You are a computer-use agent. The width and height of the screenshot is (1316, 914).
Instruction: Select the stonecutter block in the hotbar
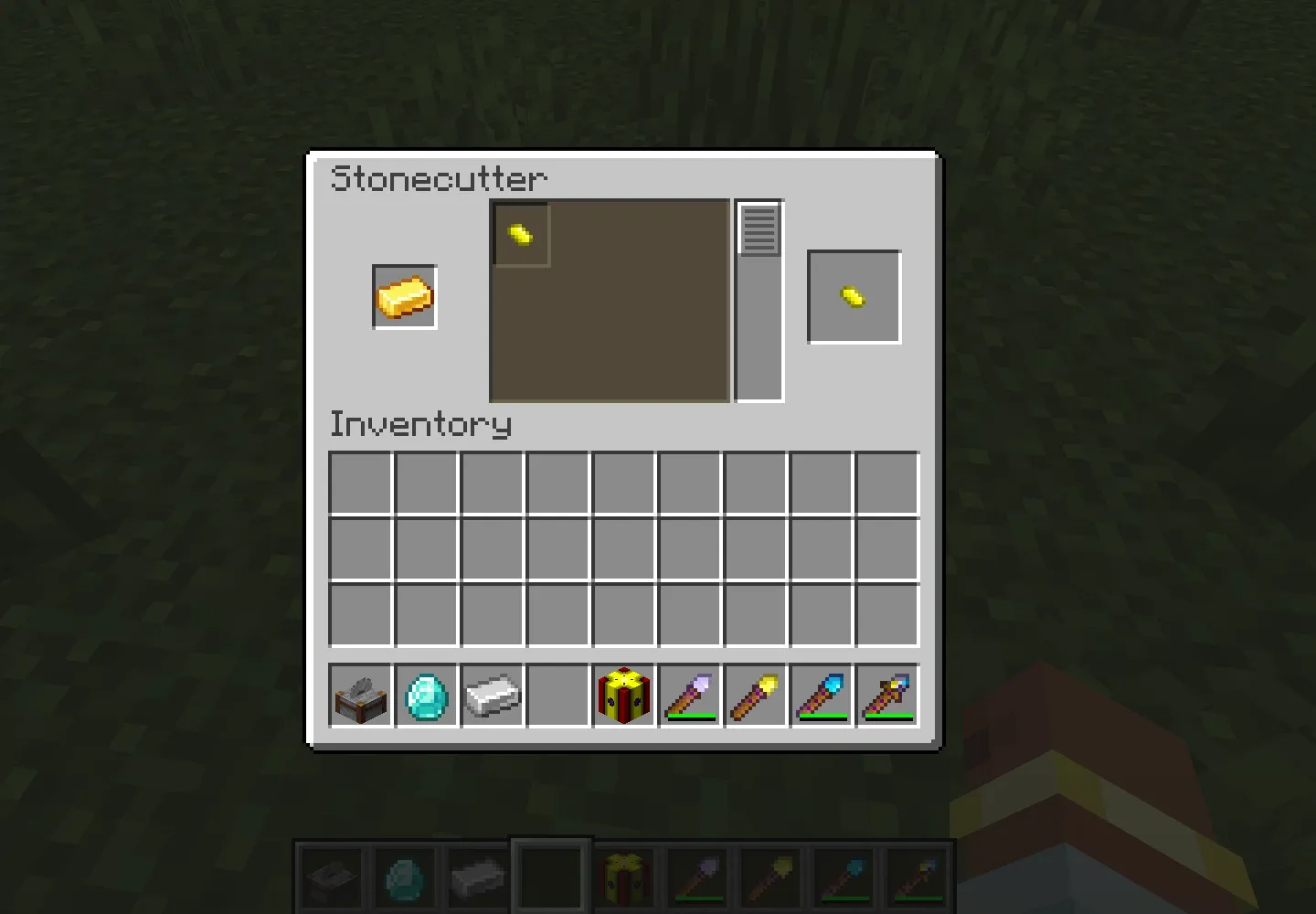point(360,696)
